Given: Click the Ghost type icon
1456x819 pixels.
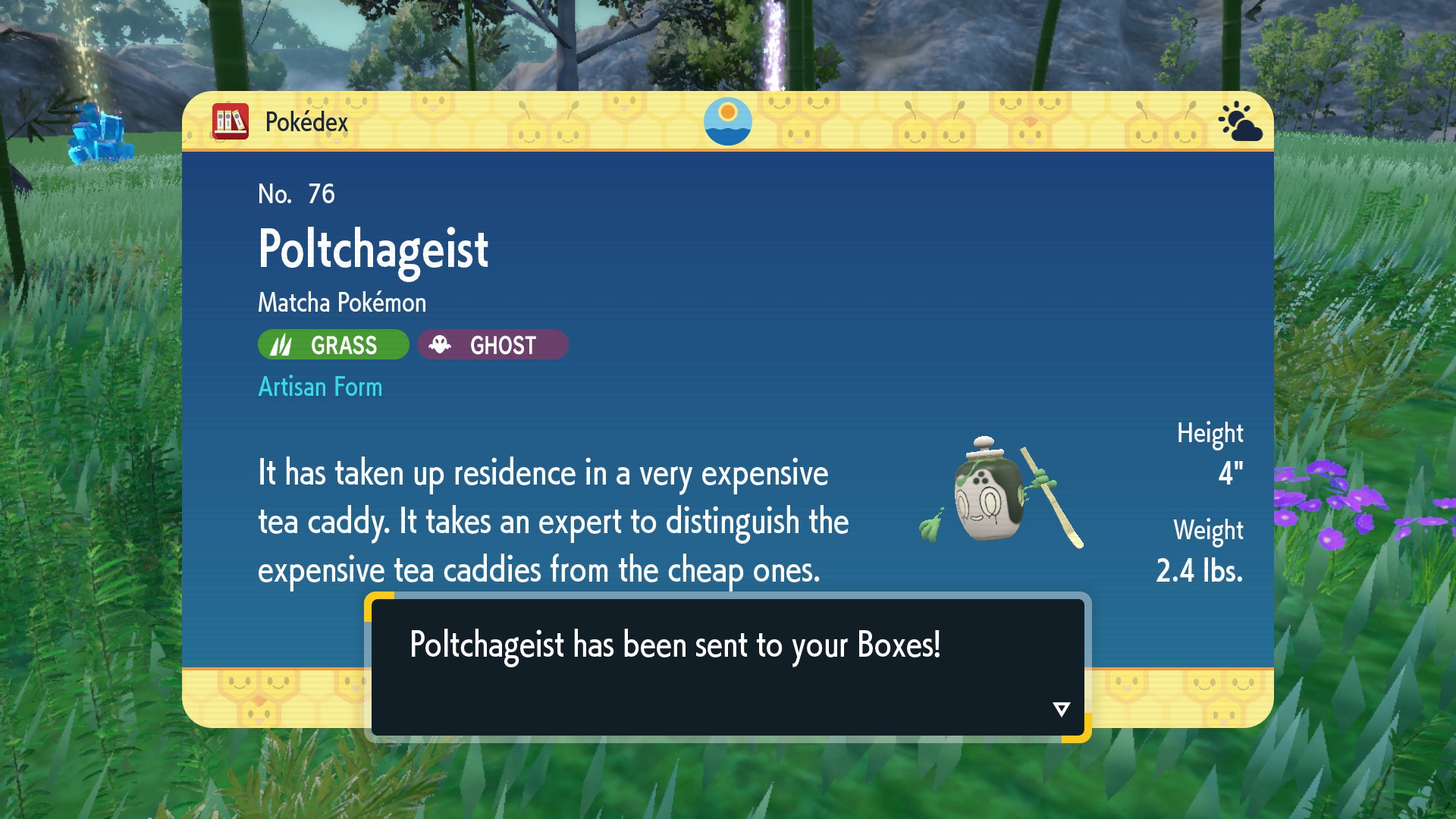Looking at the screenshot, I should [442, 344].
